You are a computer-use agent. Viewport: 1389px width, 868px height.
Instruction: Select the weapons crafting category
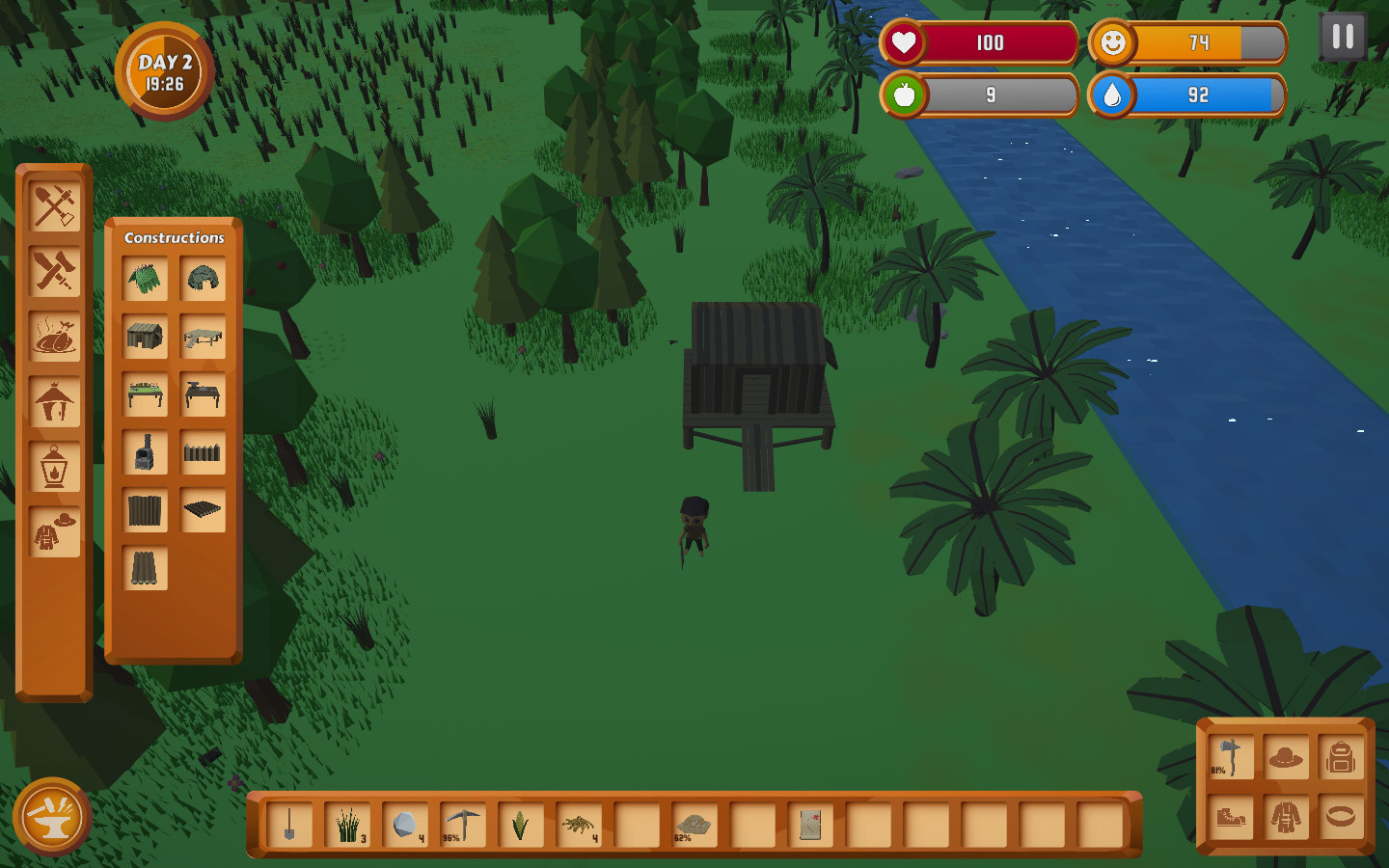pyautogui.click(x=55, y=272)
